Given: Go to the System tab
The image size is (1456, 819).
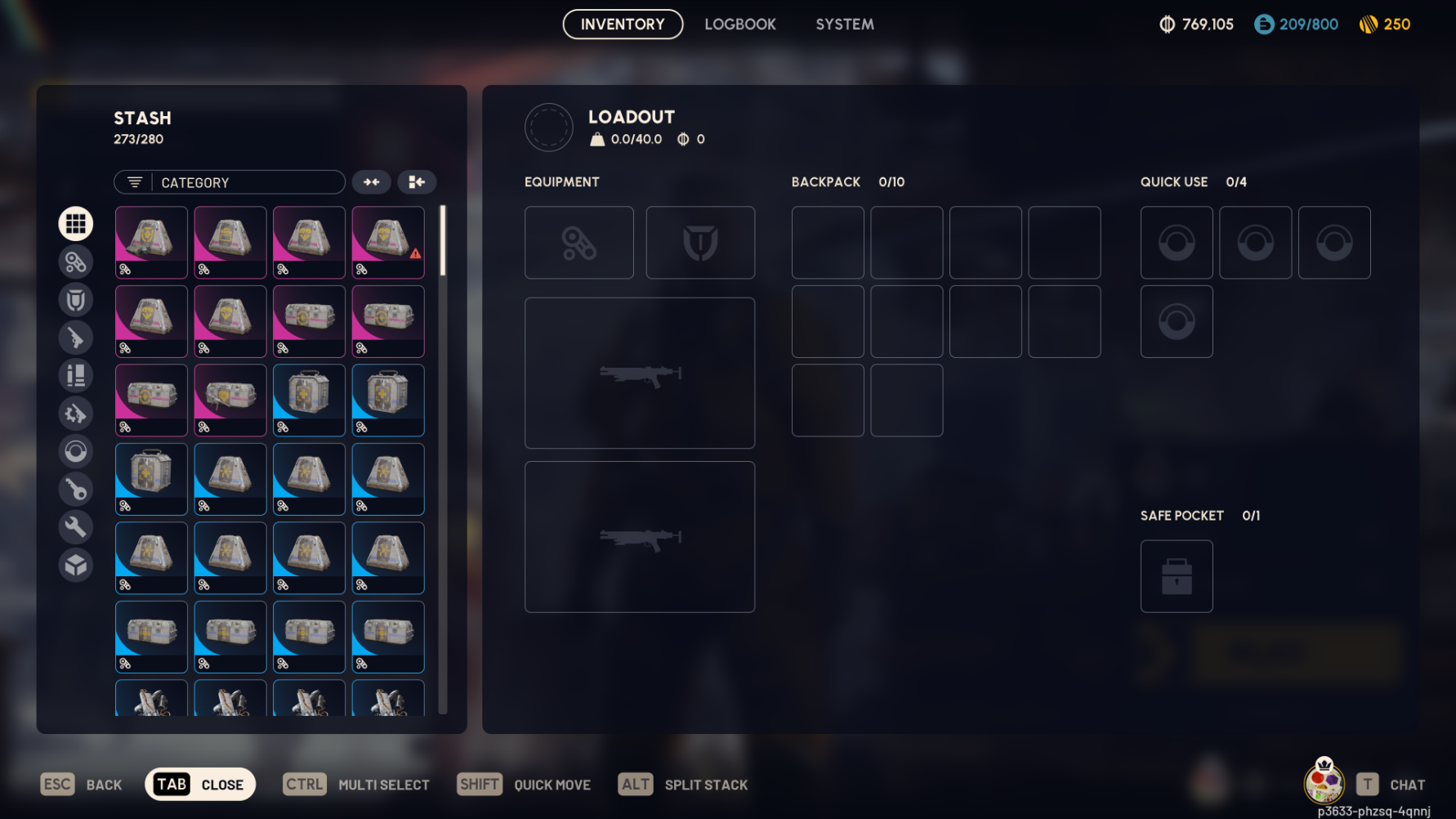Looking at the screenshot, I should click(x=845, y=25).
